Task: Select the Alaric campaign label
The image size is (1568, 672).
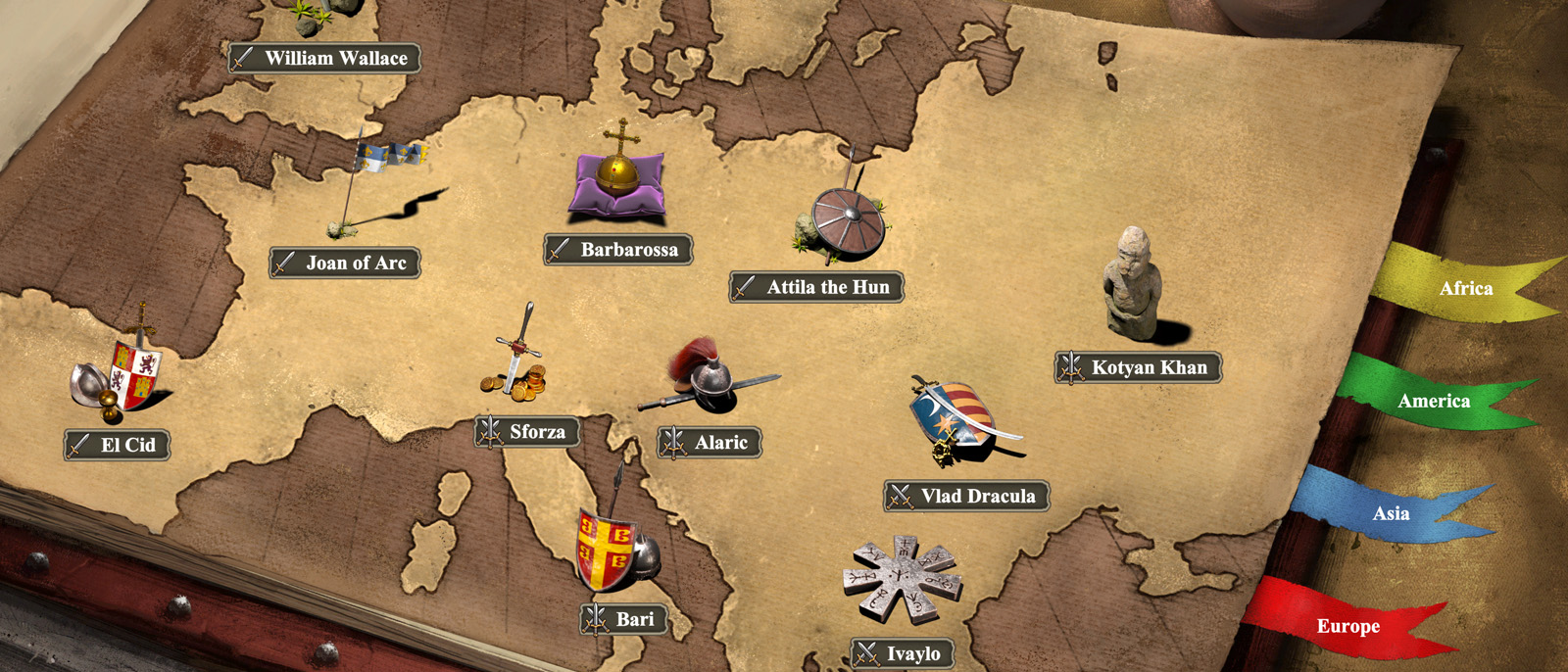Action: tap(710, 443)
